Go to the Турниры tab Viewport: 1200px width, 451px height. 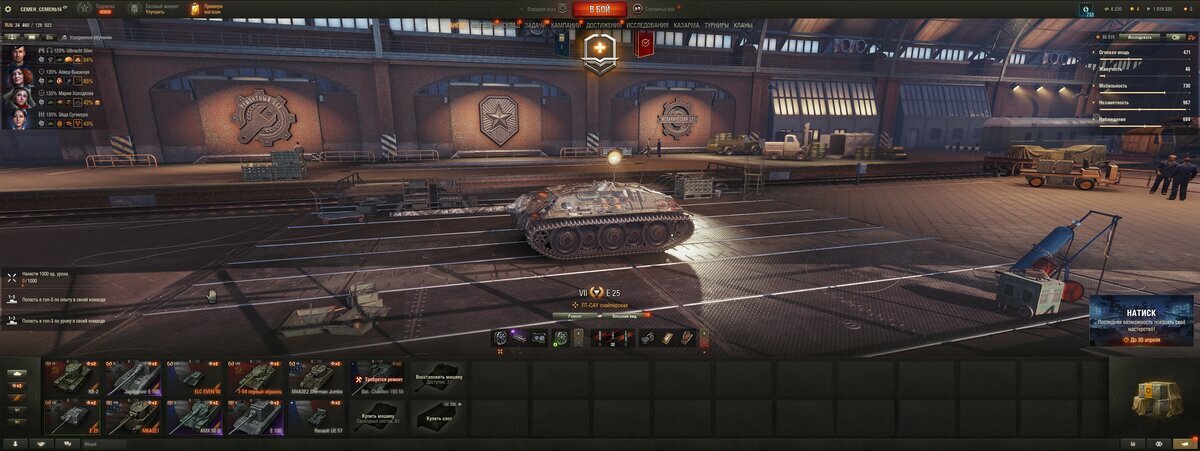716,24
